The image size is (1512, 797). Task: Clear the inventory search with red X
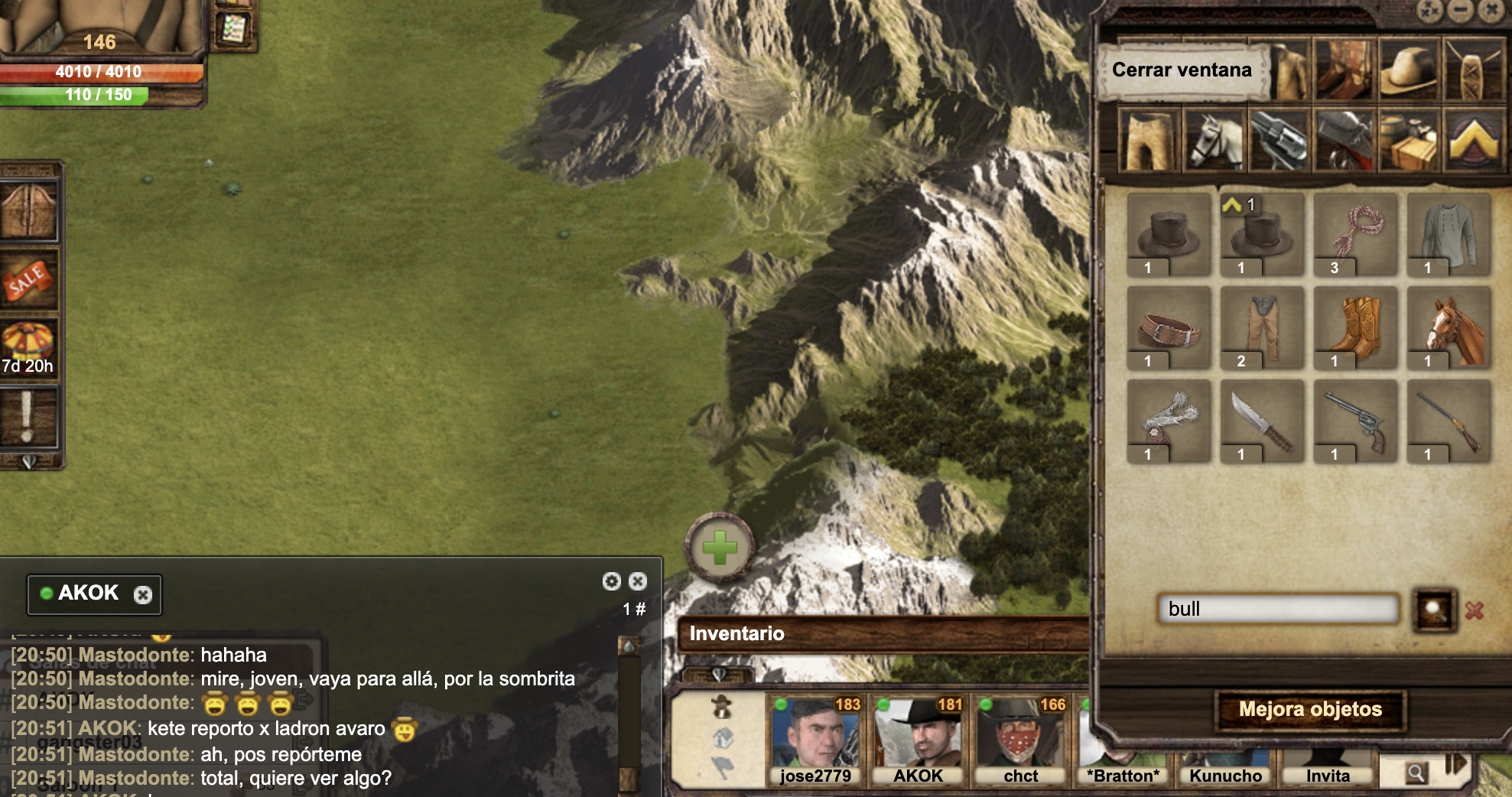click(x=1475, y=610)
